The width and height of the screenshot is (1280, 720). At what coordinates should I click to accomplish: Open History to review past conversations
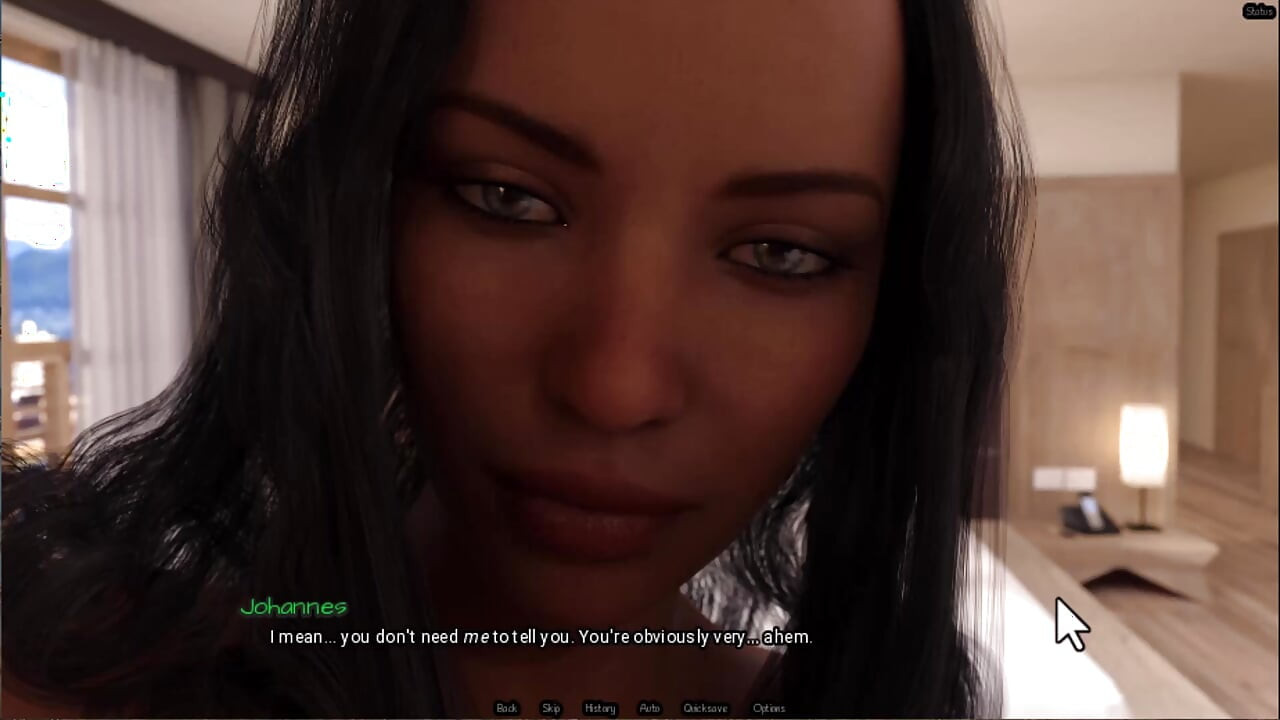pyautogui.click(x=599, y=708)
